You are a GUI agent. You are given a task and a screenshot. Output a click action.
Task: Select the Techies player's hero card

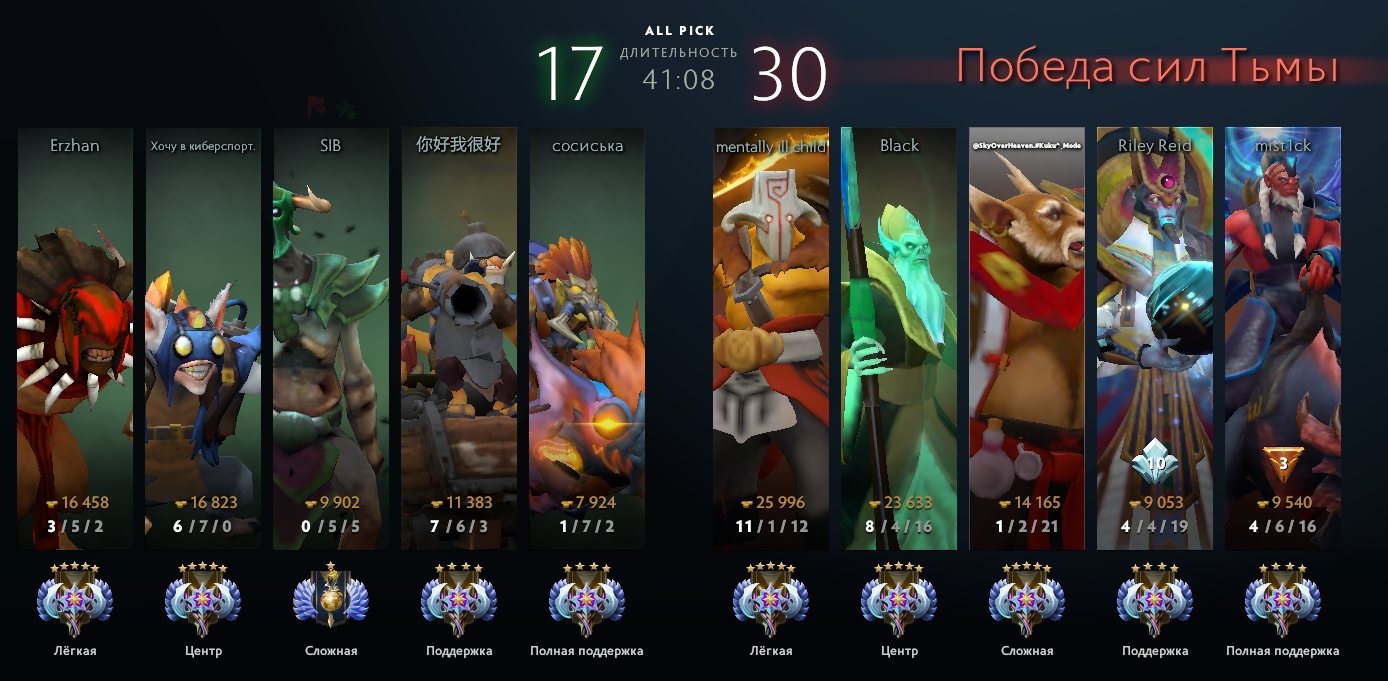pos(459,338)
